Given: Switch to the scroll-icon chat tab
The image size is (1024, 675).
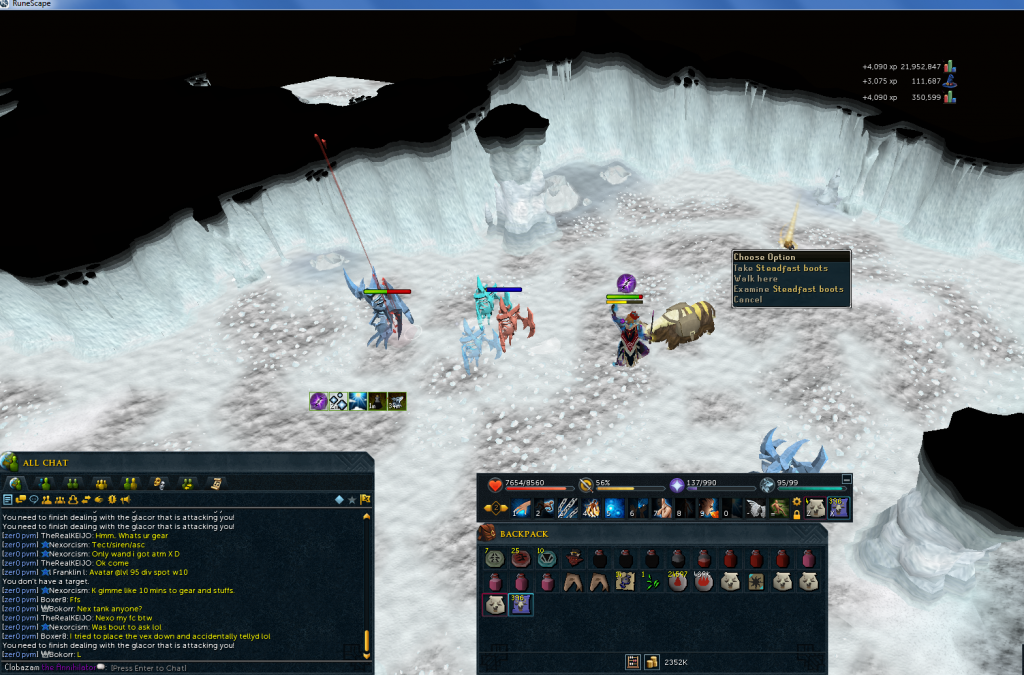Looking at the screenshot, I should click(216, 483).
